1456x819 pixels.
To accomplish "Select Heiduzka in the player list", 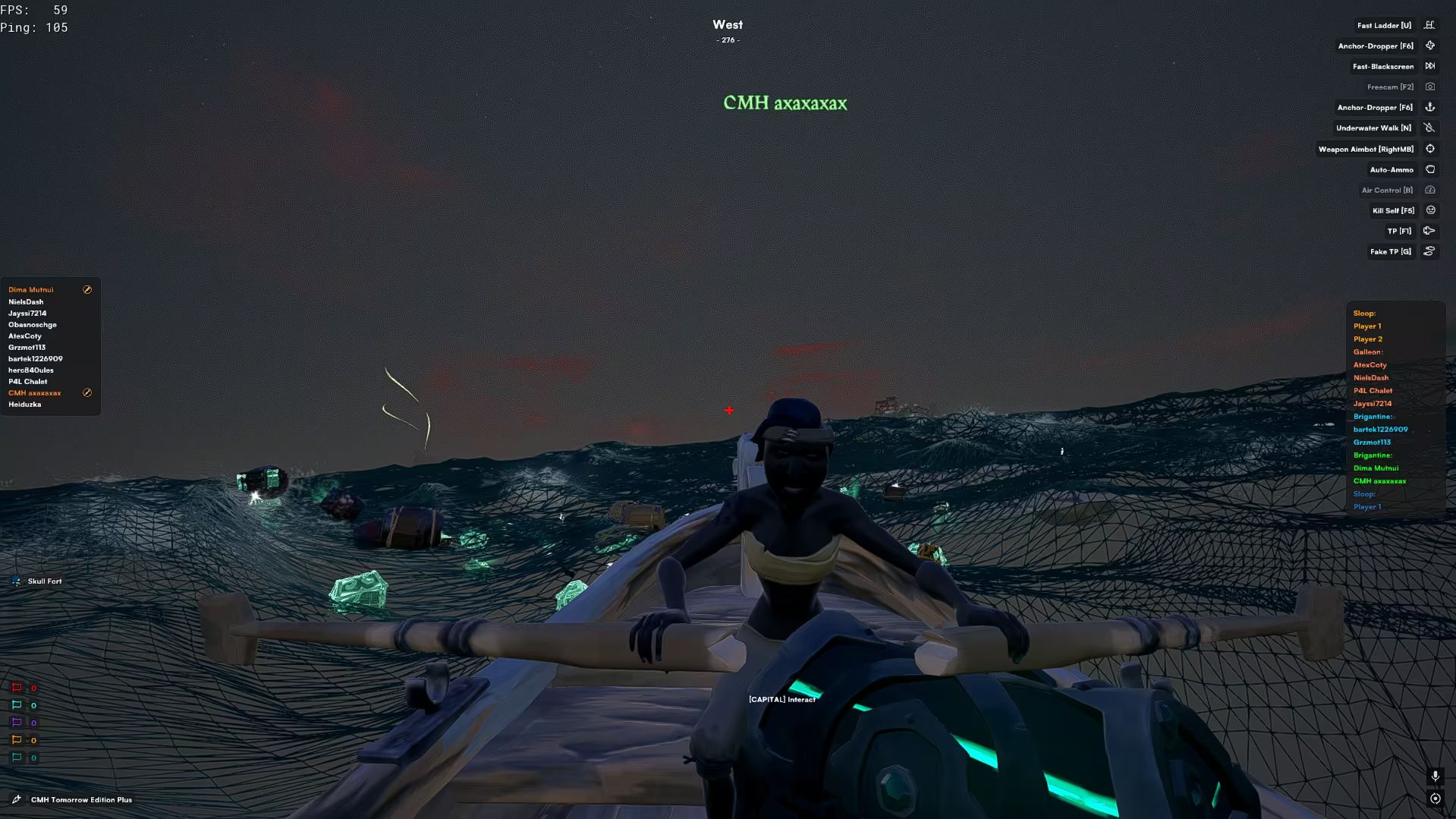I will (x=25, y=405).
